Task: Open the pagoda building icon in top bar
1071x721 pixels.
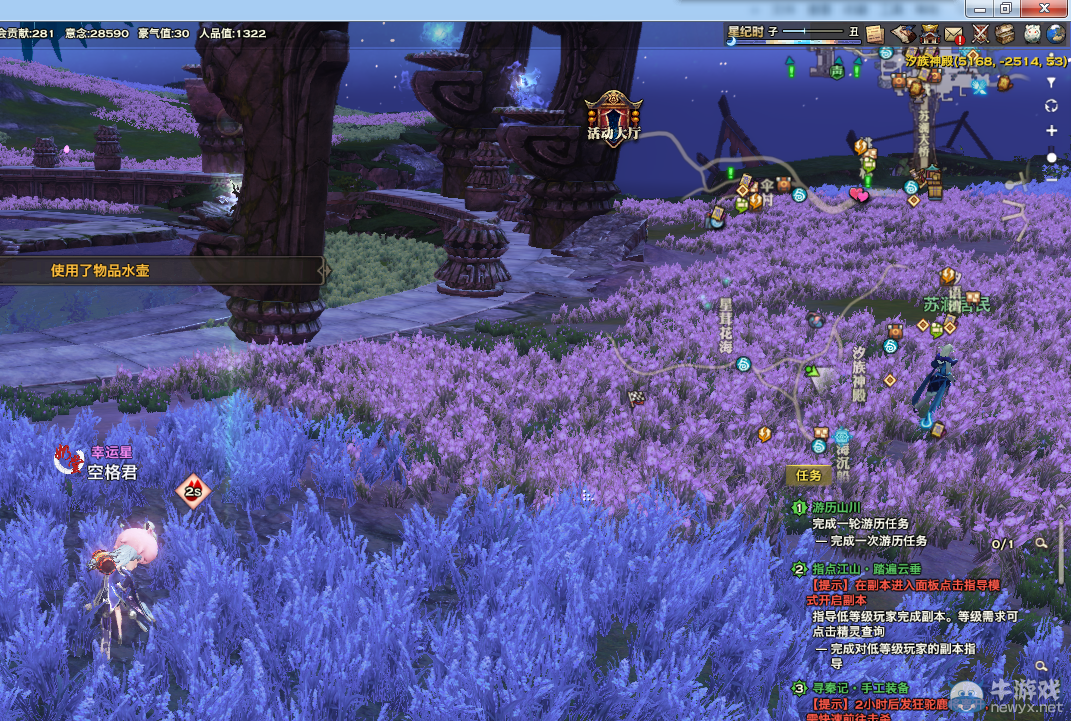Action: tap(930, 33)
